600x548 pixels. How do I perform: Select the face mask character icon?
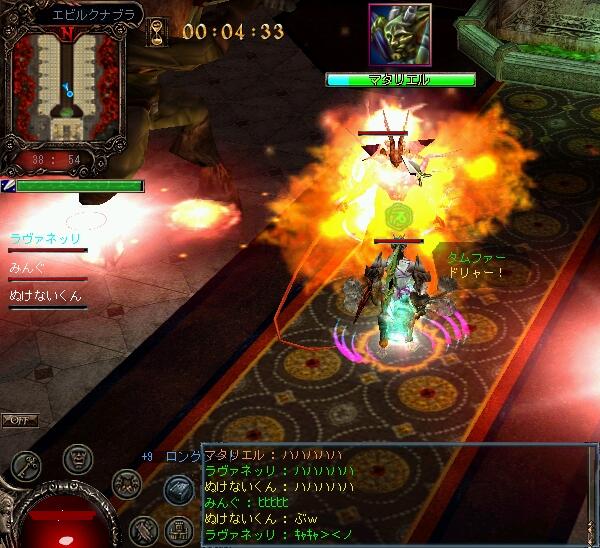tap(77, 459)
